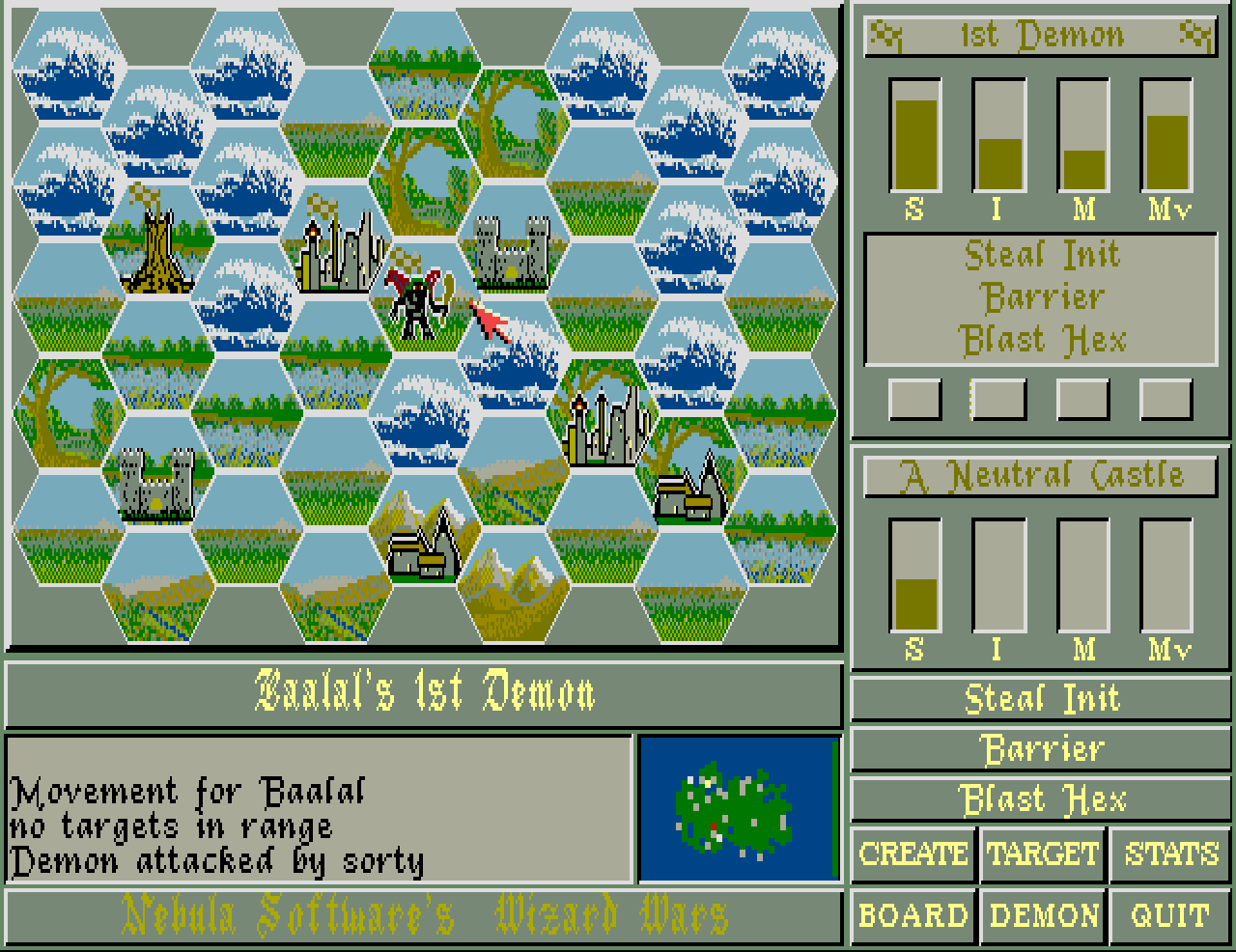
Task: Quit the game with QUIT
Action: pos(1171,914)
